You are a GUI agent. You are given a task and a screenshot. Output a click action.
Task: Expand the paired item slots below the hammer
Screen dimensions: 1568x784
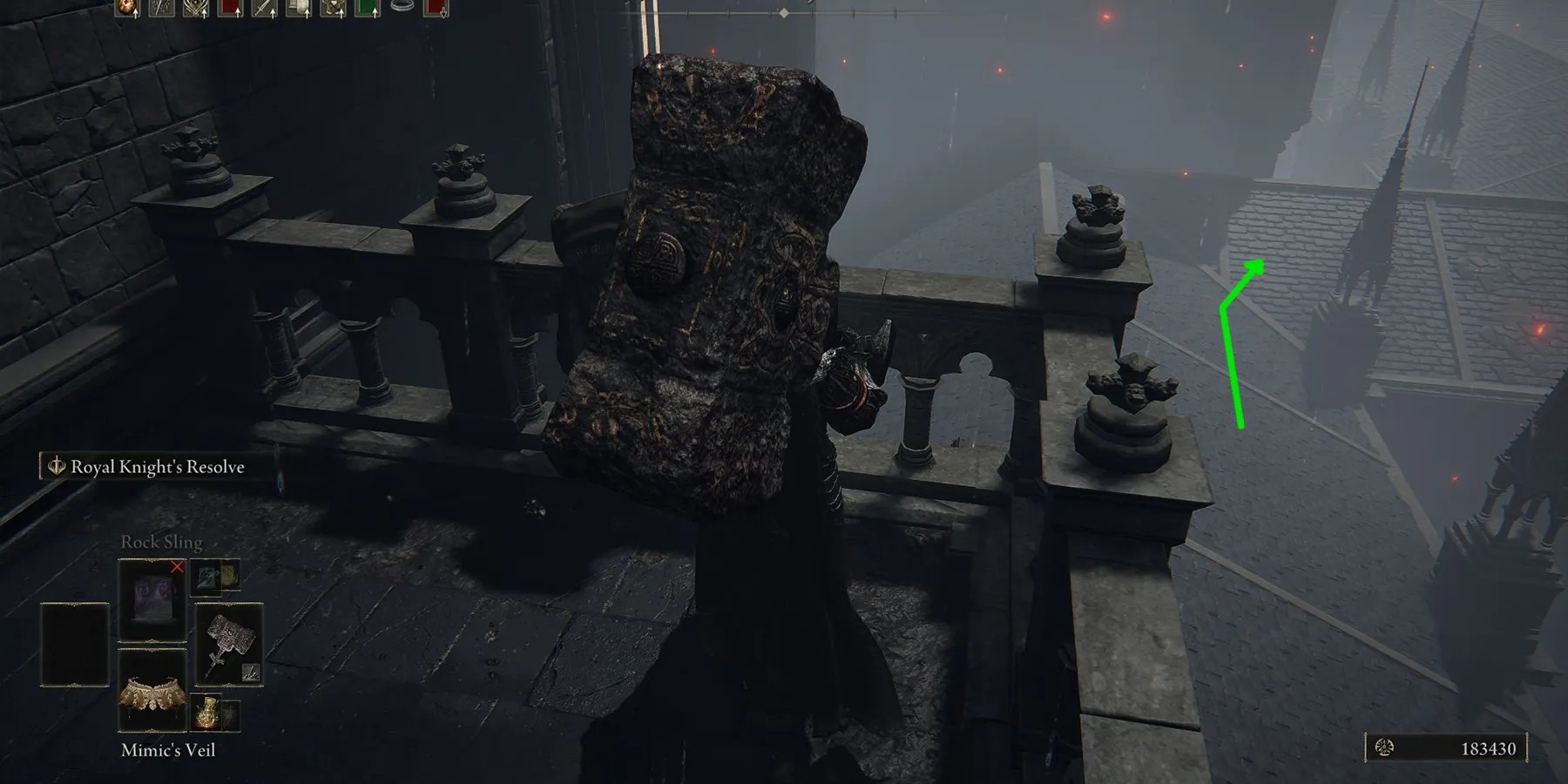pos(215,713)
